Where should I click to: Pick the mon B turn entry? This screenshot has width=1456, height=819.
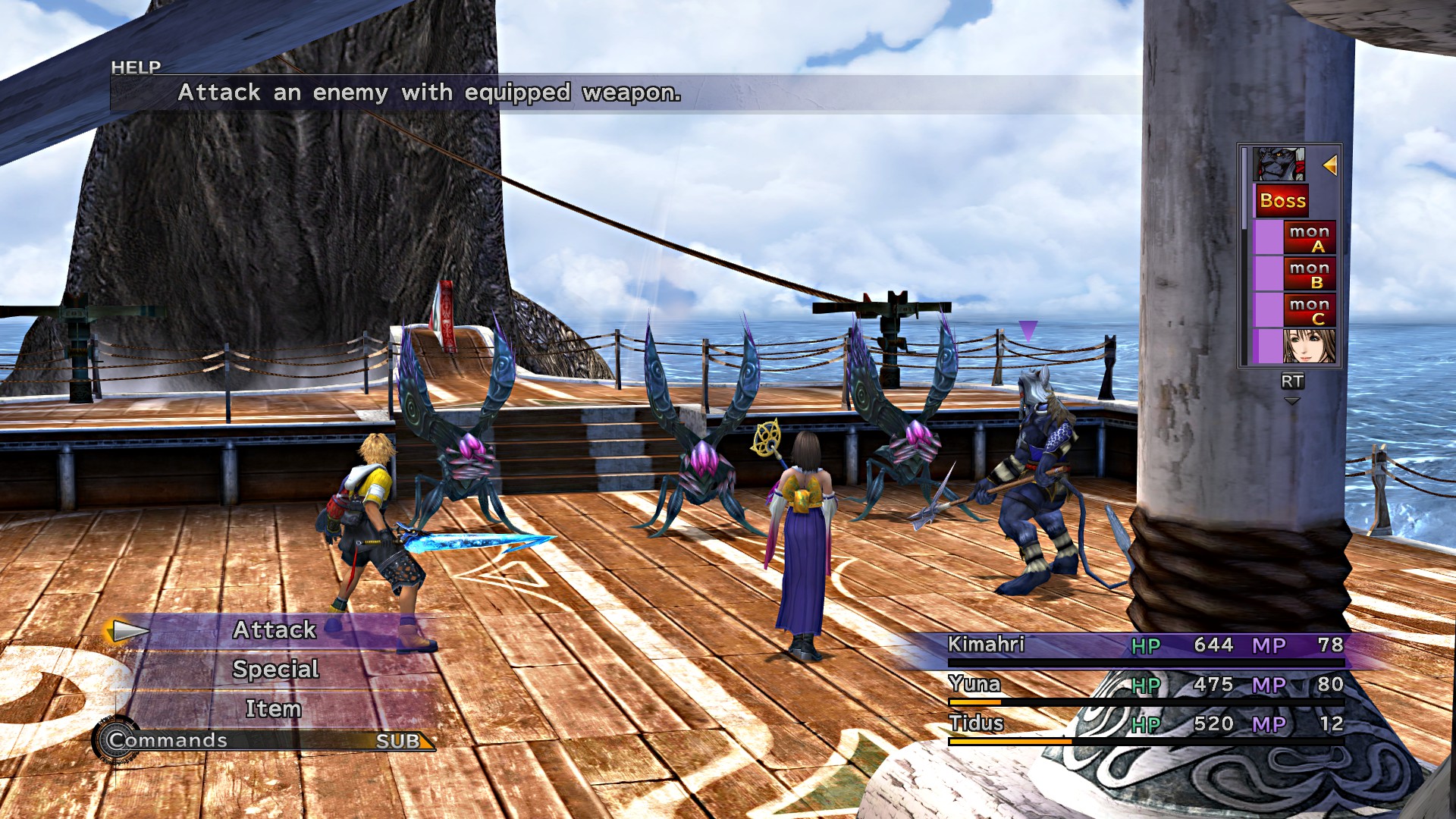(x=1309, y=274)
